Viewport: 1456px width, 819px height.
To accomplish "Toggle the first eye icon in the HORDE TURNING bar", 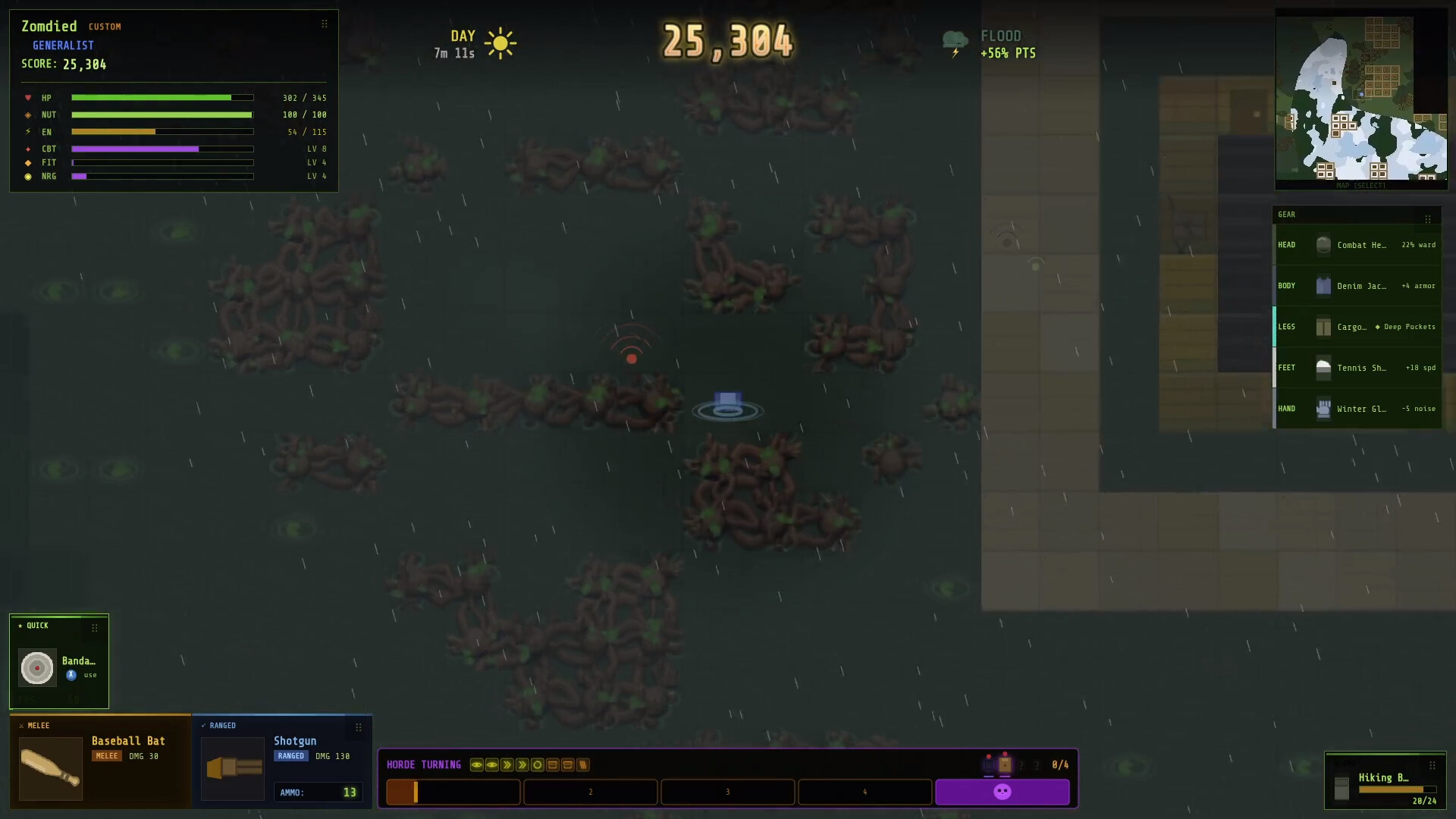I will pos(476,765).
